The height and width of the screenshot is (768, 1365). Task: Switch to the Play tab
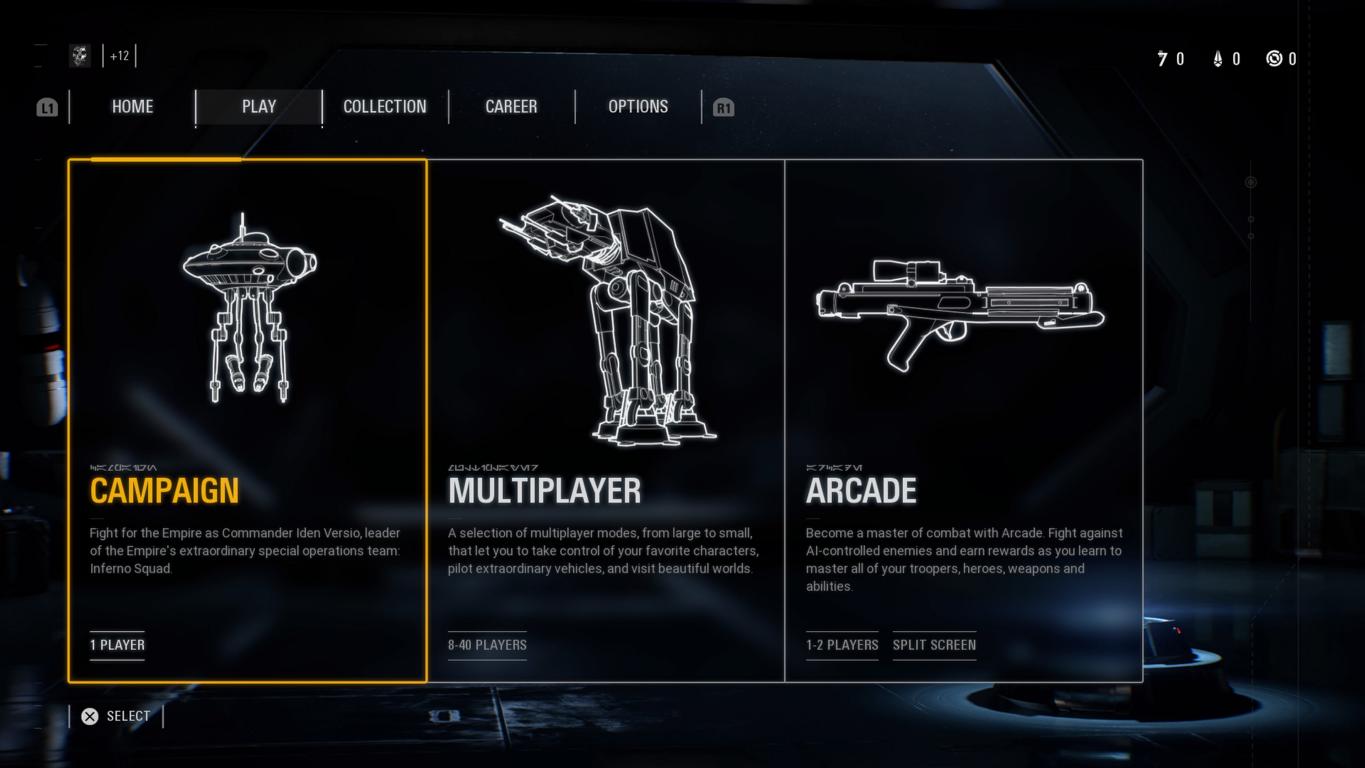[259, 107]
